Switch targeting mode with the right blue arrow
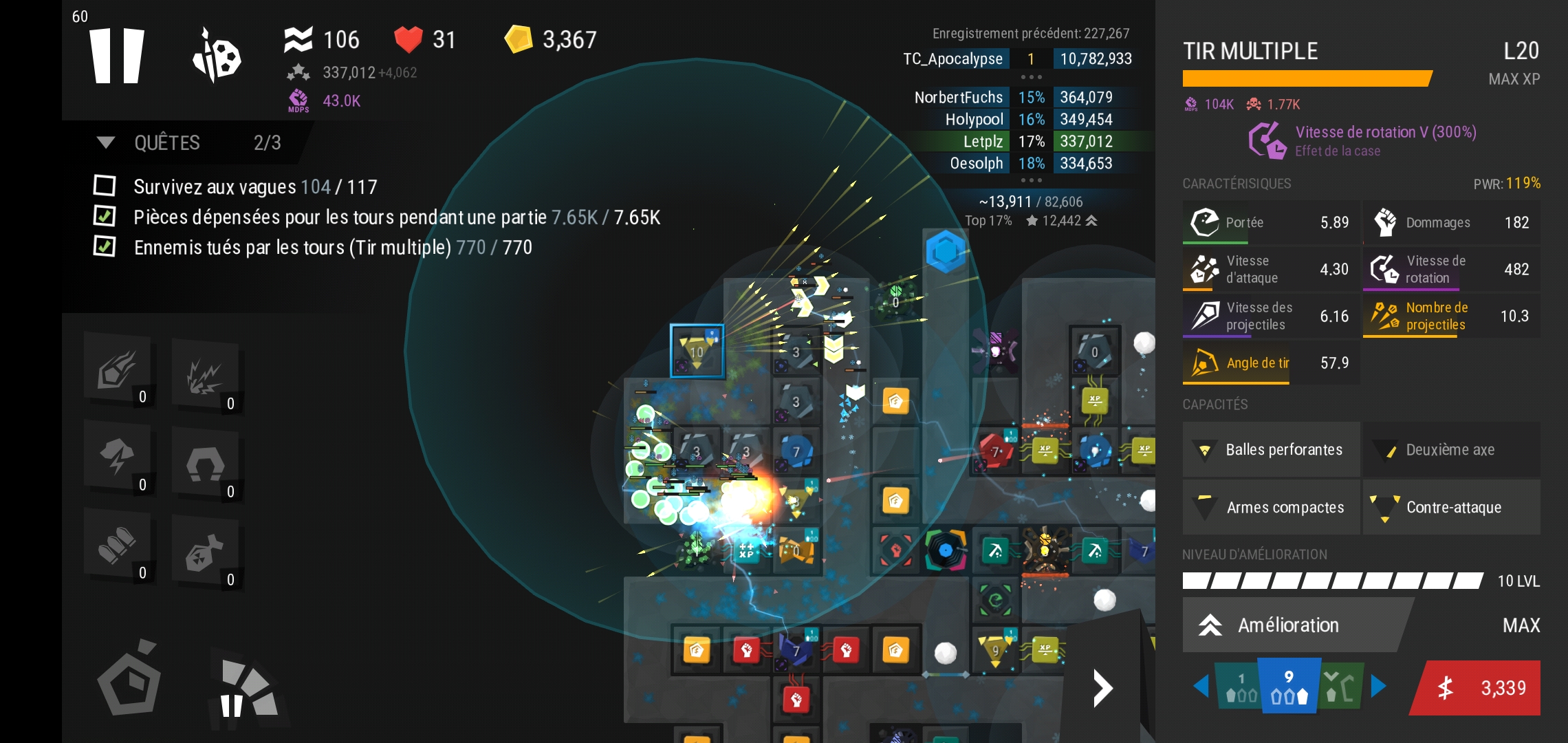Viewport: 1568px width, 743px height. [x=1378, y=687]
